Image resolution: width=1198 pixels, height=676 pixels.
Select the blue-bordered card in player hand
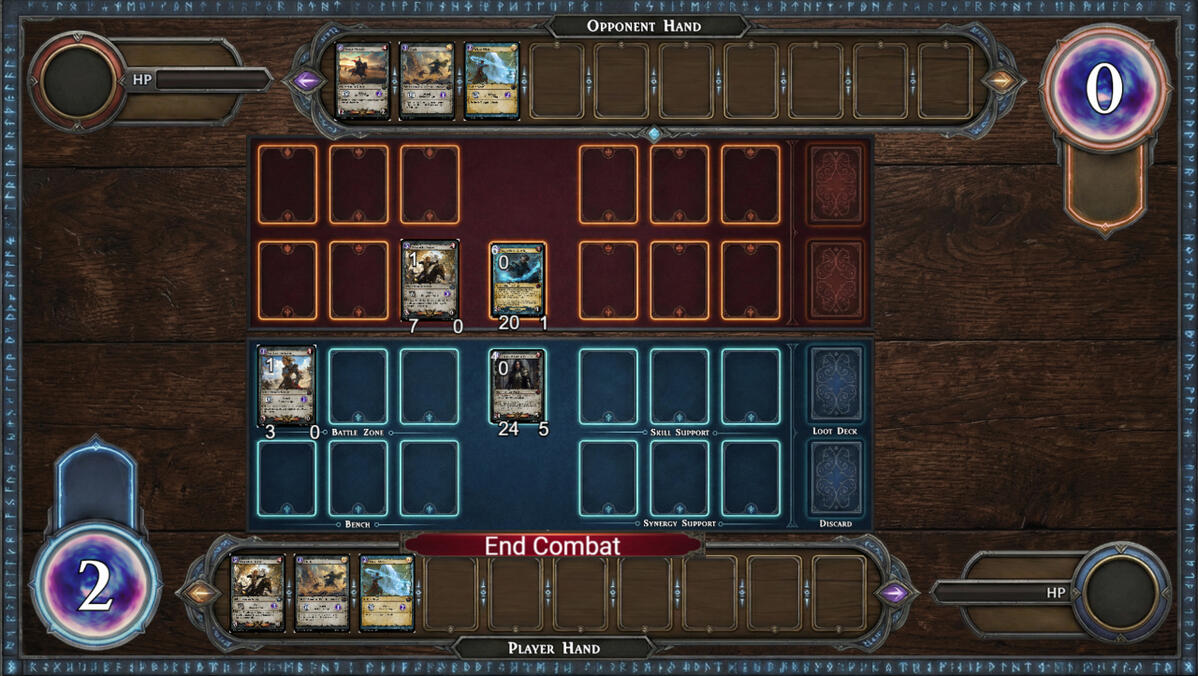[387, 593]
